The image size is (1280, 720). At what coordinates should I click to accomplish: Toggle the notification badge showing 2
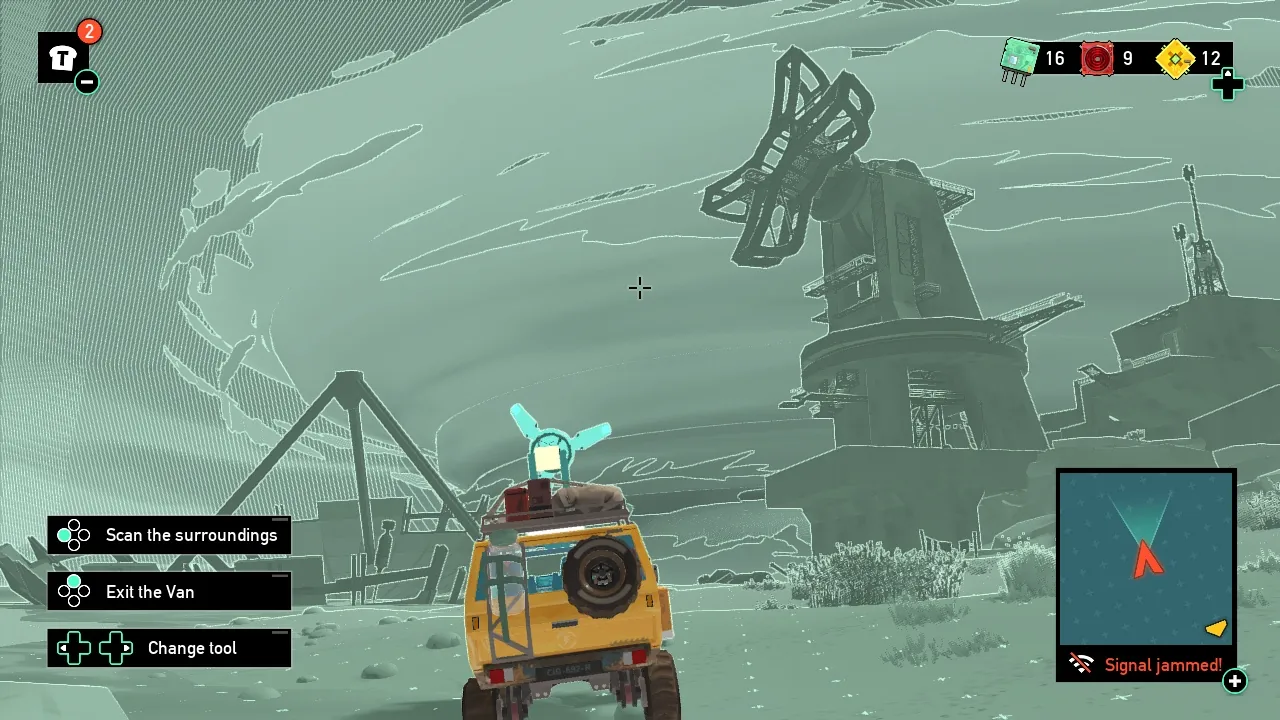pos(89,32)
